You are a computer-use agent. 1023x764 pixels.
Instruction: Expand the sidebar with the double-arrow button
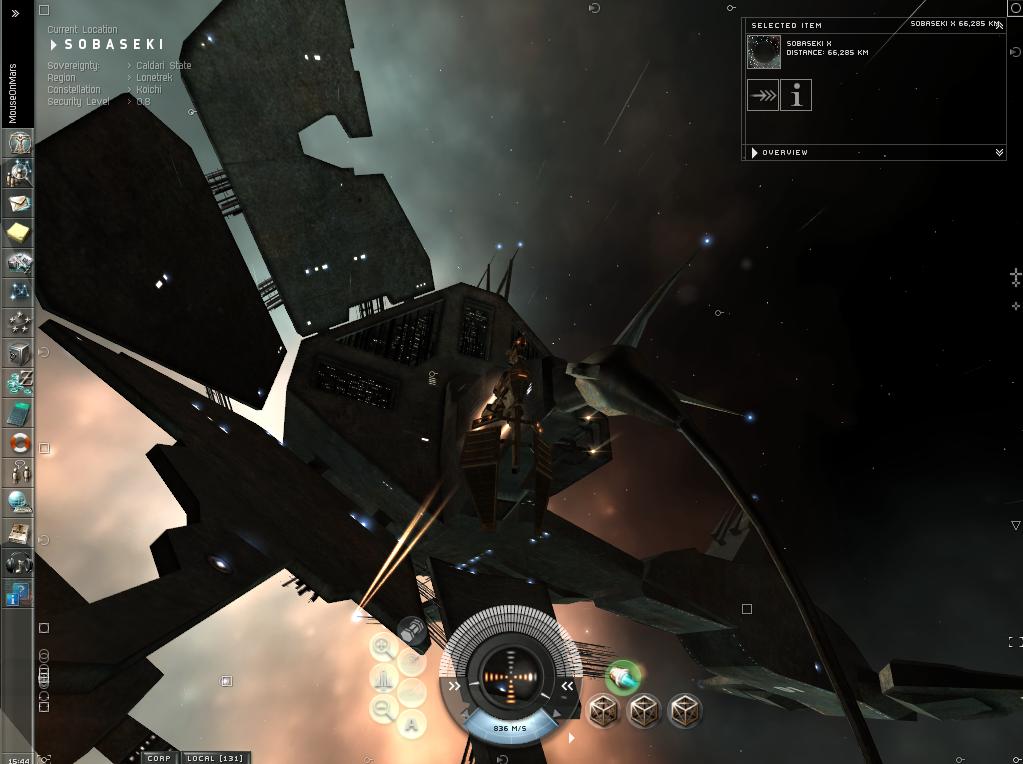pos(15,13)
